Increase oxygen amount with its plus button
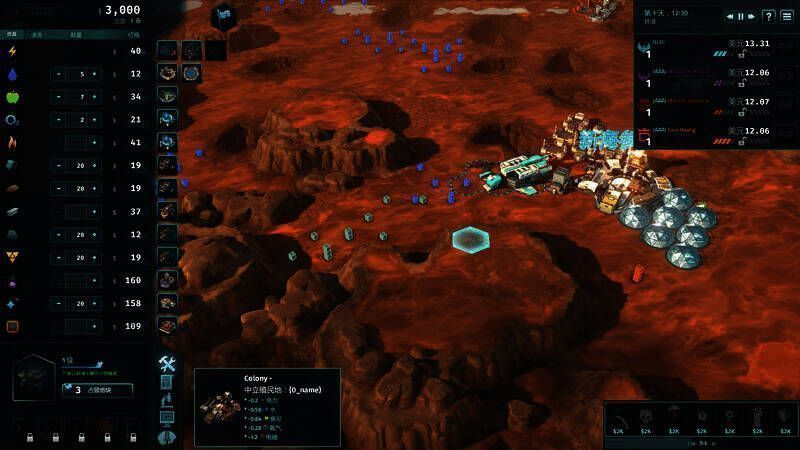Screen dimensions: 800x450 tap(95, 120)
